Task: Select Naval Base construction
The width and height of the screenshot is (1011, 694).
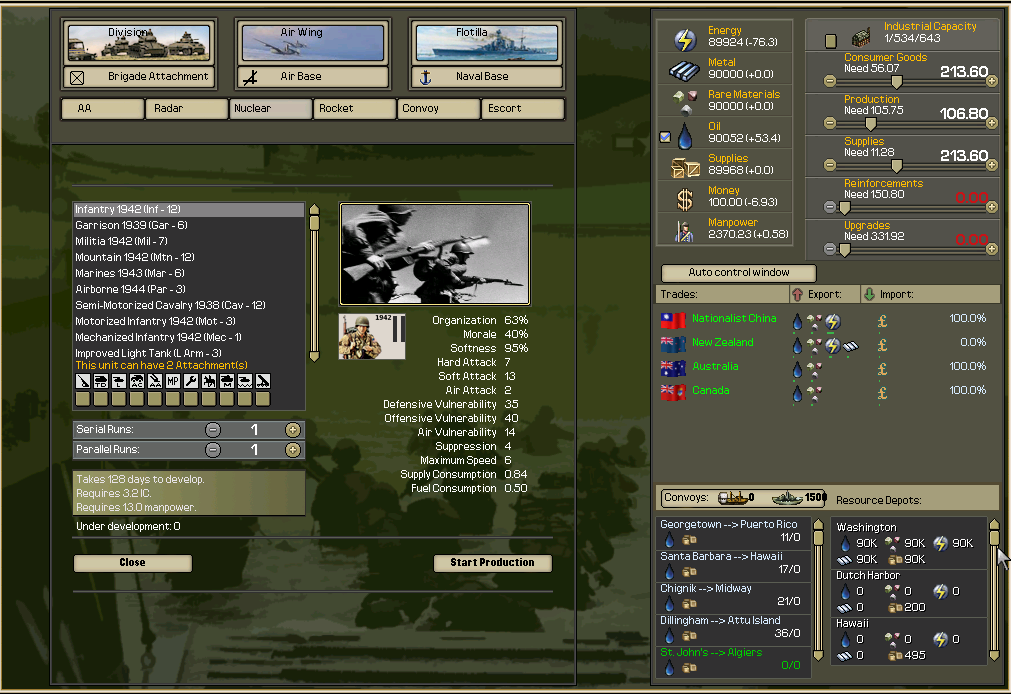Action: pyautogui.click(x=484, y=77)
